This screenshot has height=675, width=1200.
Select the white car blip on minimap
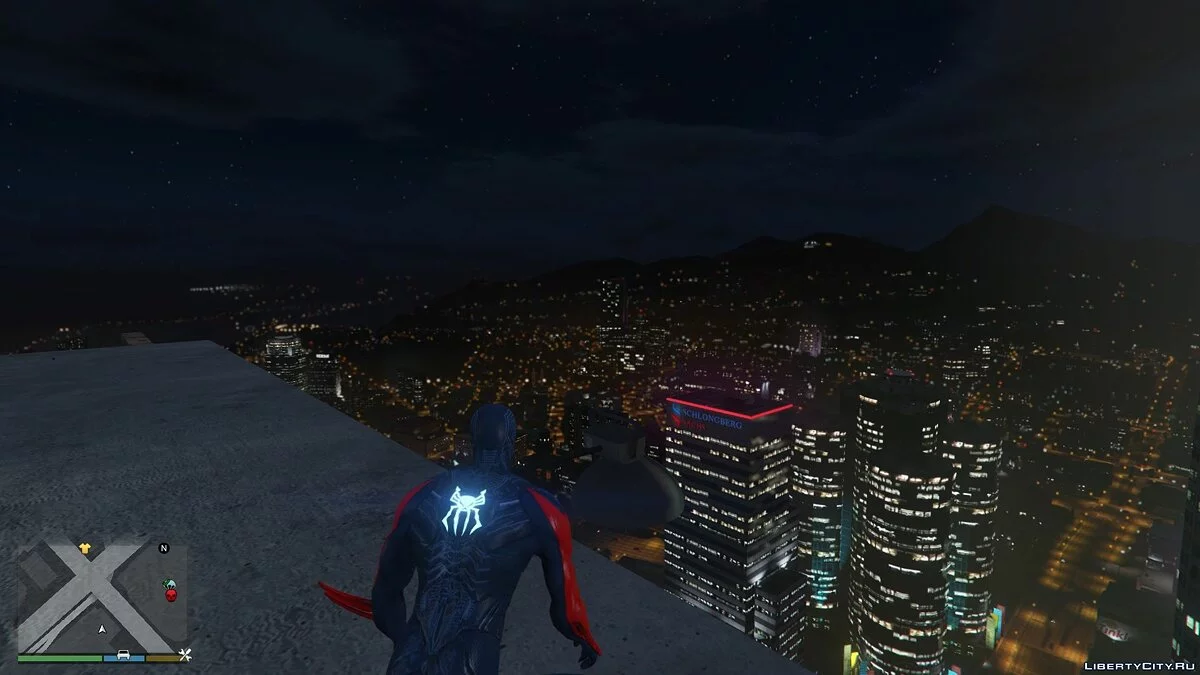pos(123,656)
